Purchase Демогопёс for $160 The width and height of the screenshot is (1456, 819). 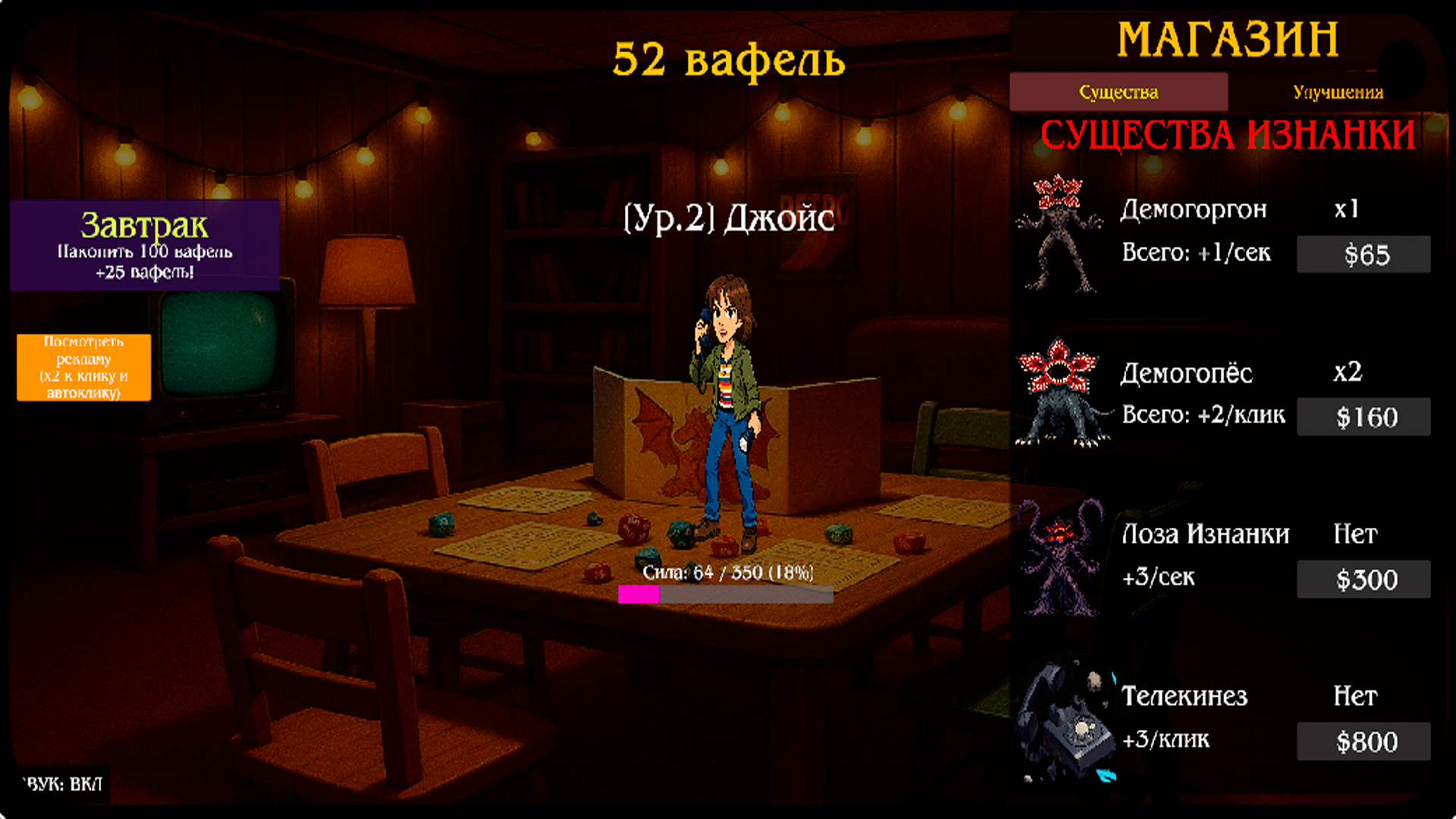pos(1363,416)
